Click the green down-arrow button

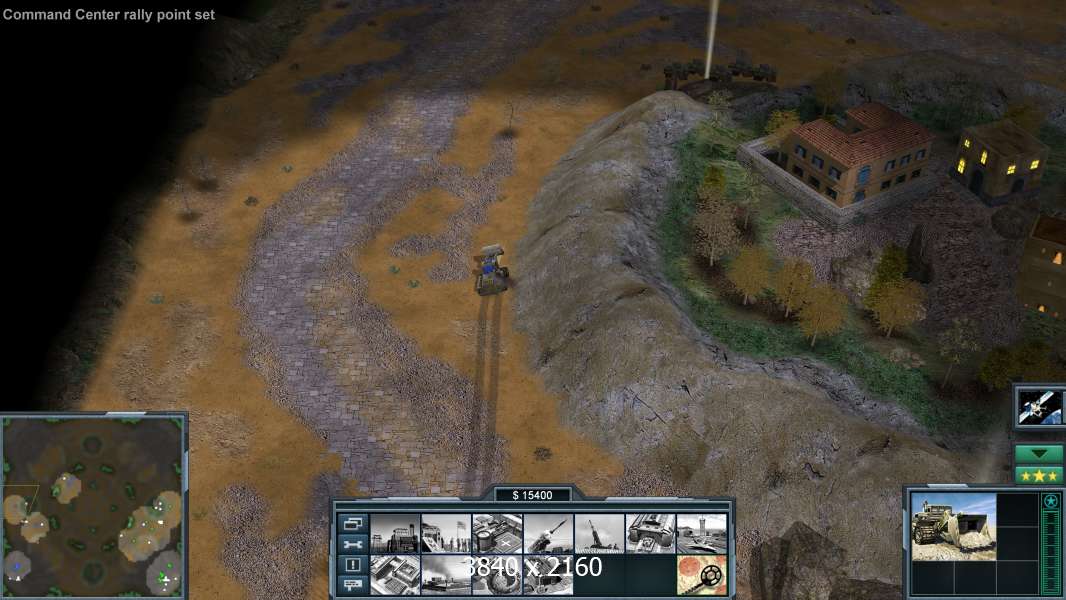tap(1039, 453)
